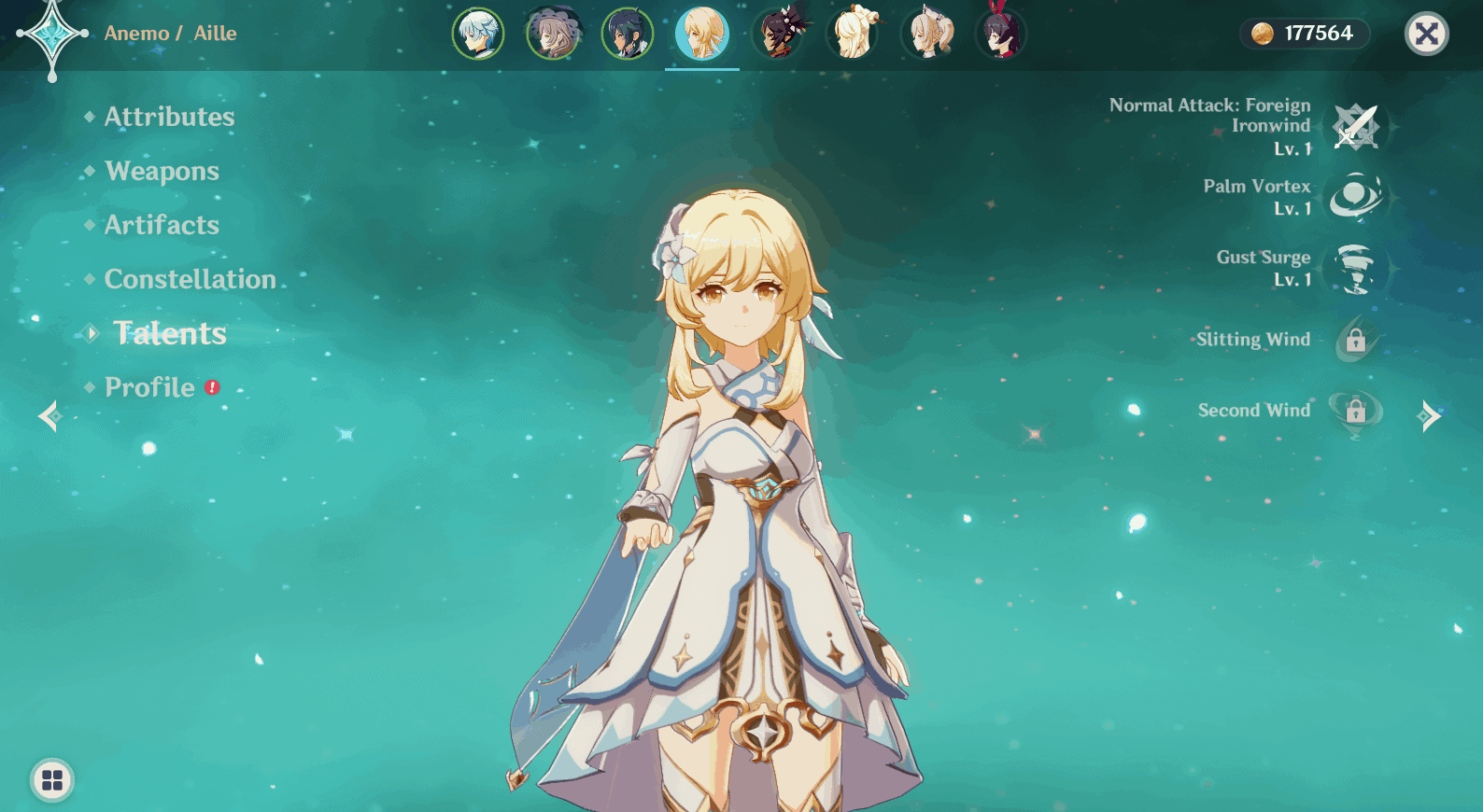The image size is (1483, 812).
Task: Select the brown-haired character portrait with hat
Action: tap(553, 34)
